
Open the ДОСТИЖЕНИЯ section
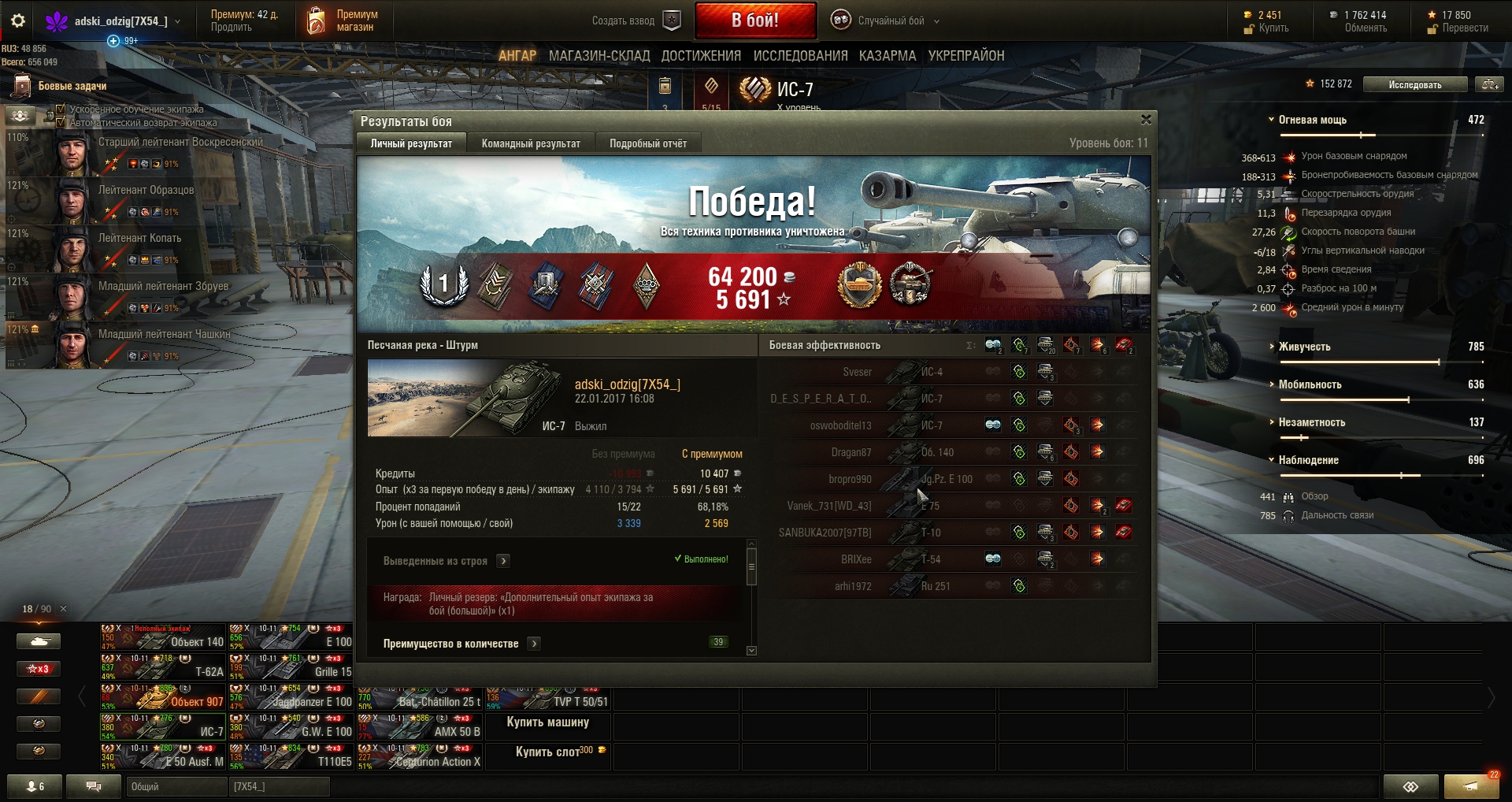click(701, 56)
